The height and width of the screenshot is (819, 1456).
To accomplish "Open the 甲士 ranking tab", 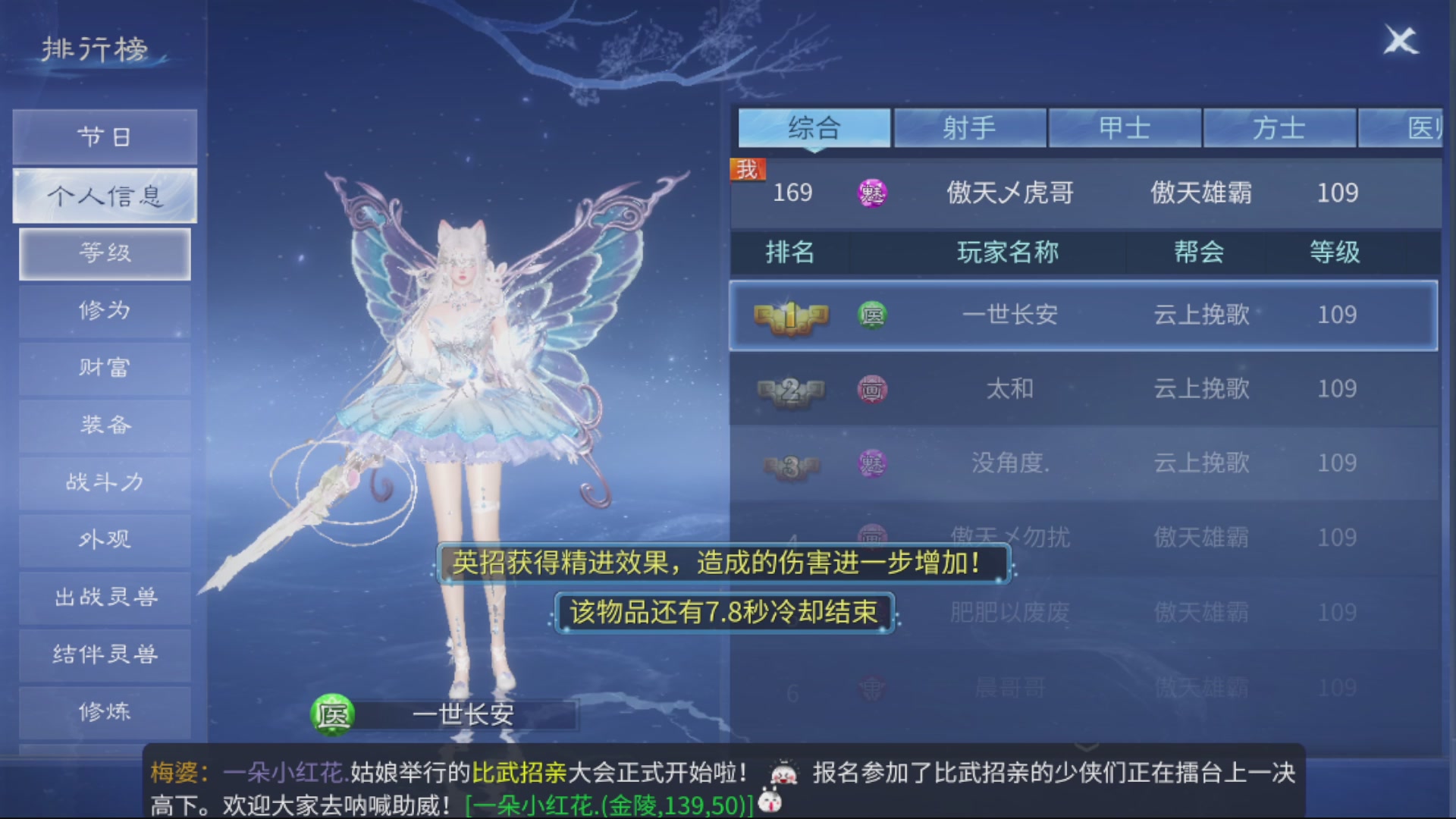I will click(1125, 128).
